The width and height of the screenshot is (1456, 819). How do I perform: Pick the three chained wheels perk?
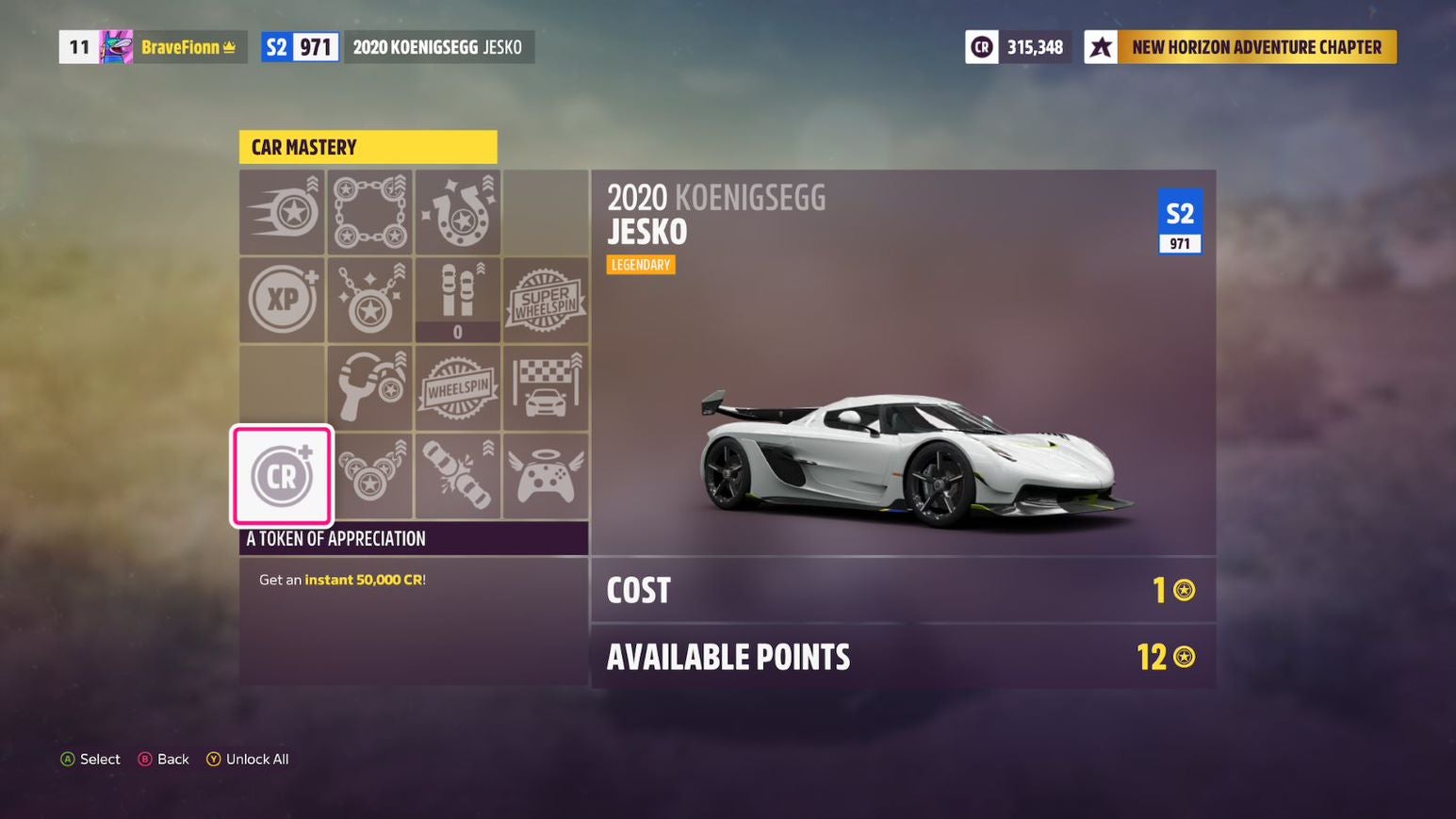click(x=369, y=476)
